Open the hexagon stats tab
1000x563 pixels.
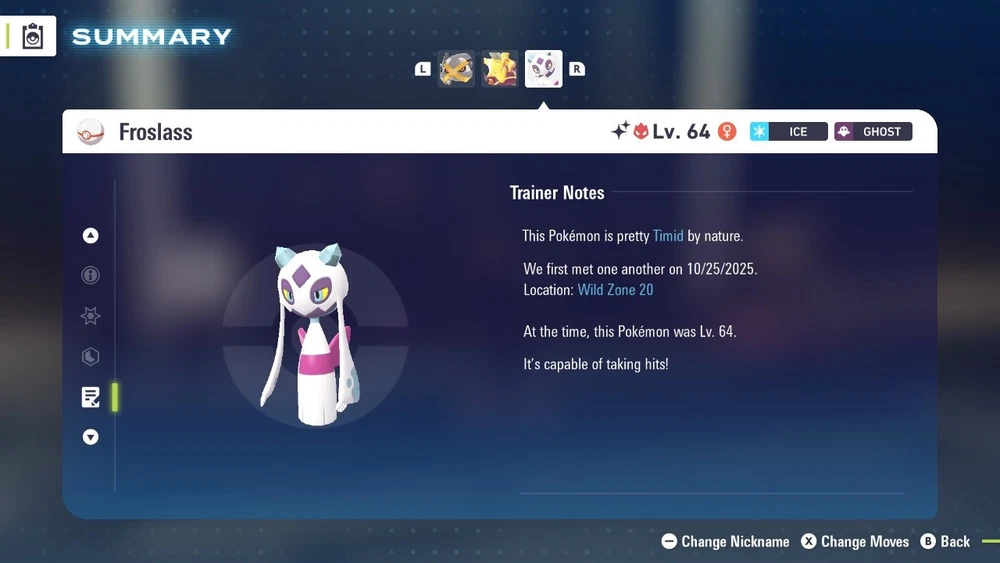pos(91,357)
